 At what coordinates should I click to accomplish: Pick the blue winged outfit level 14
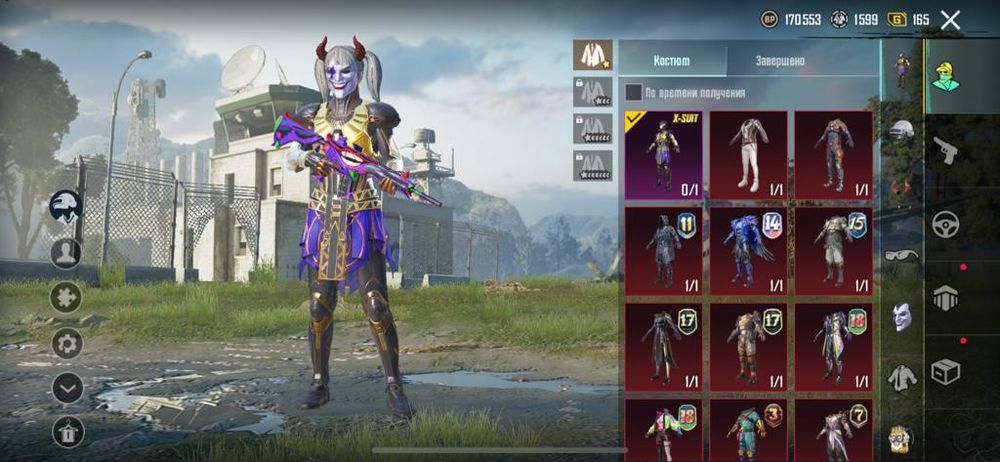click(x=748, y=251)
